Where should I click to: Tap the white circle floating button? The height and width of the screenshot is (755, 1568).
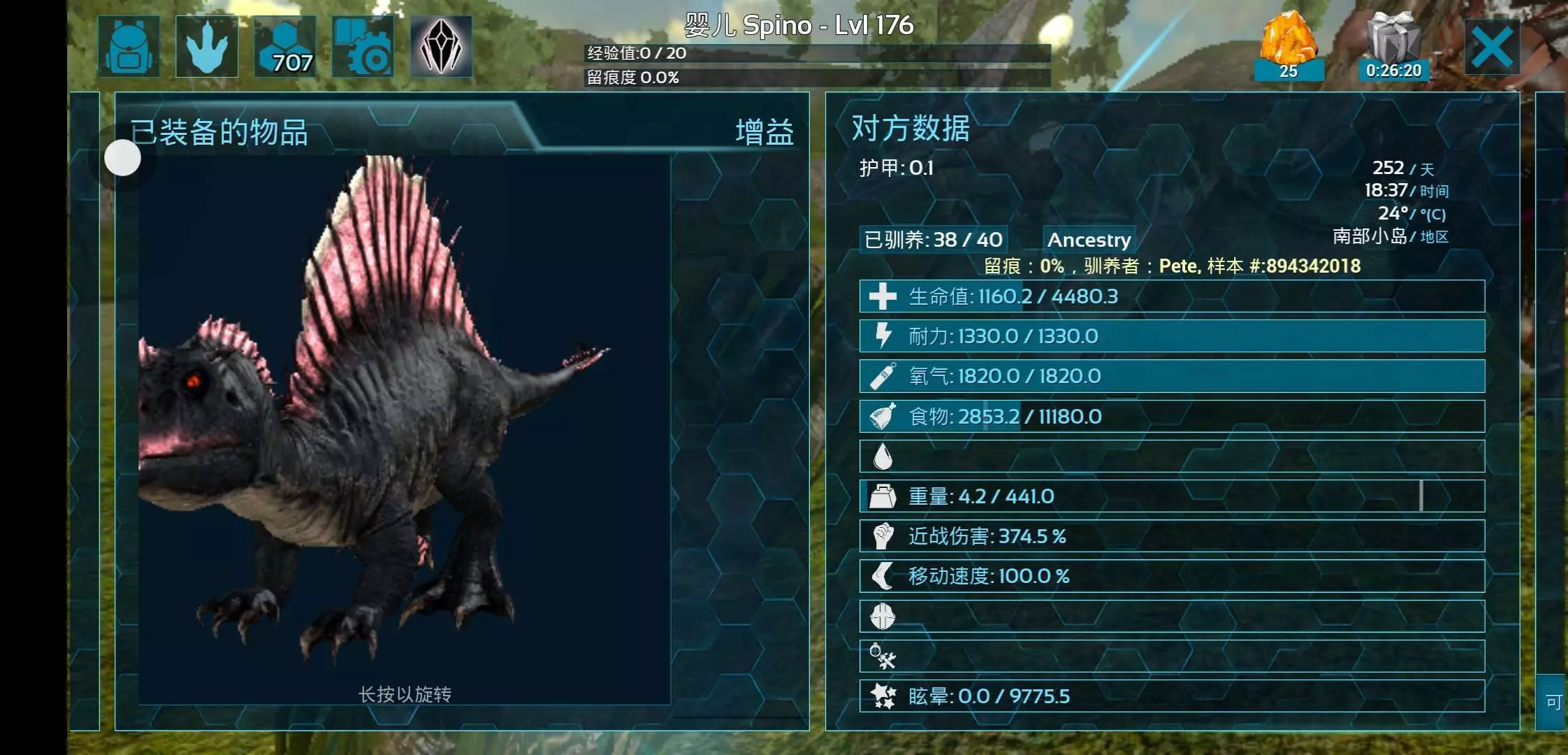click(123, 158)
